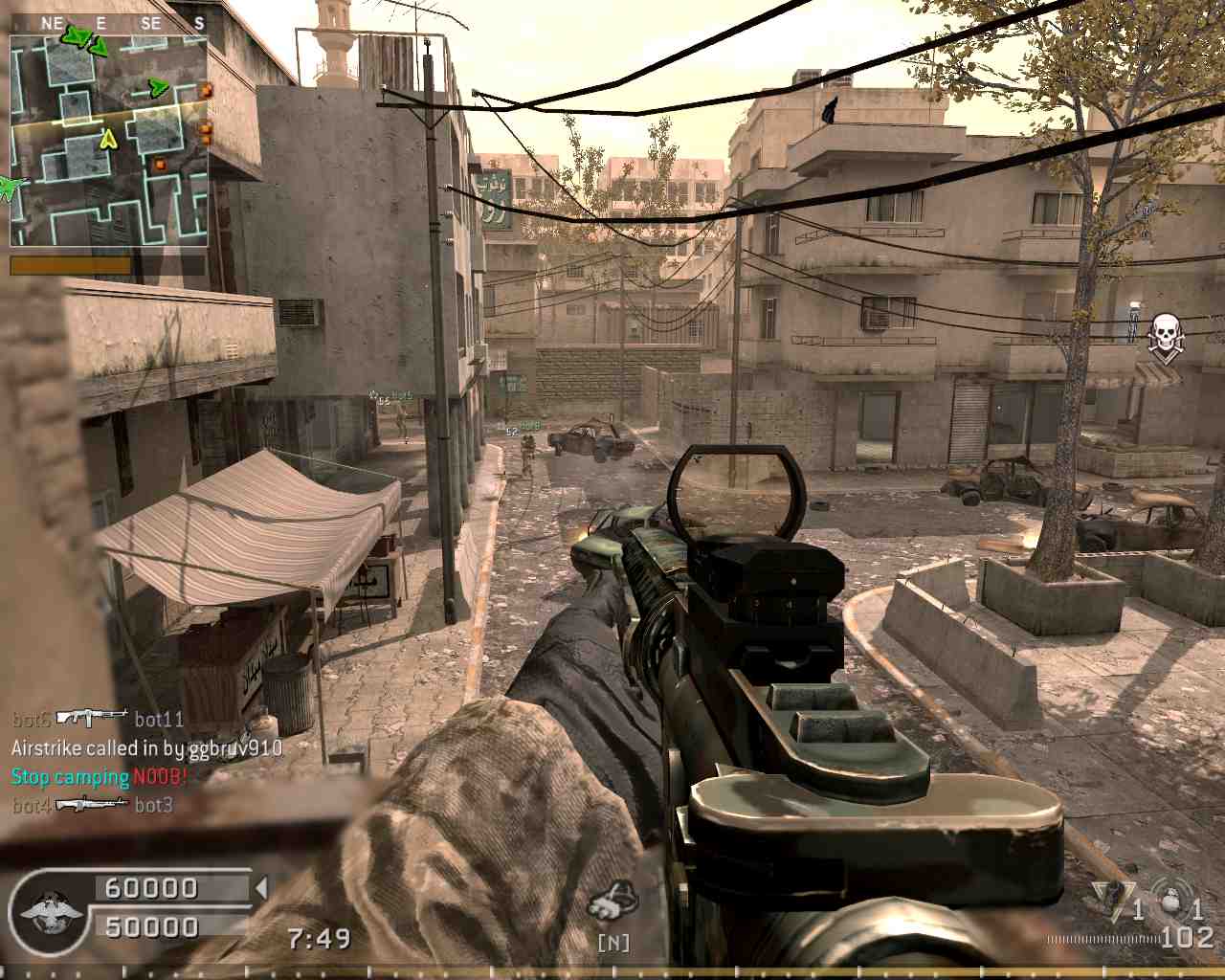Click the team faction emblem beside the scores
The image size is (1225, 980).
click(x=44, y=908)
